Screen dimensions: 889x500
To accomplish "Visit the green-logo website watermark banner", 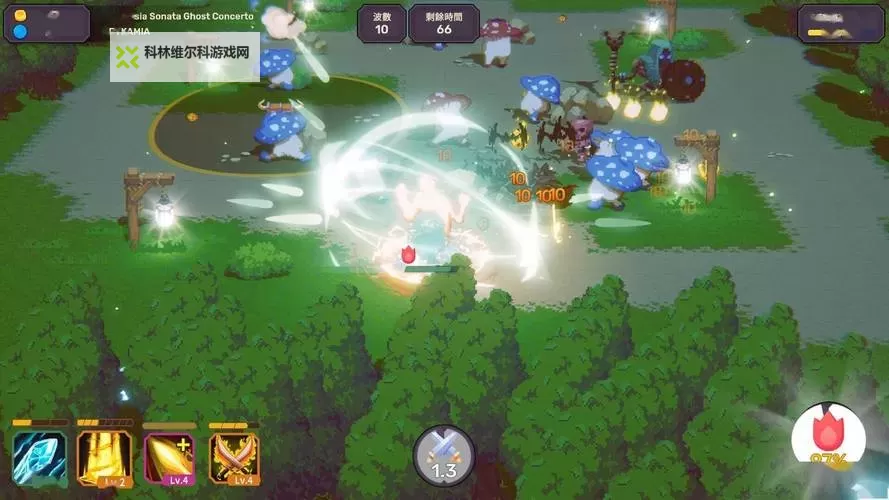I will click(185, 56).
